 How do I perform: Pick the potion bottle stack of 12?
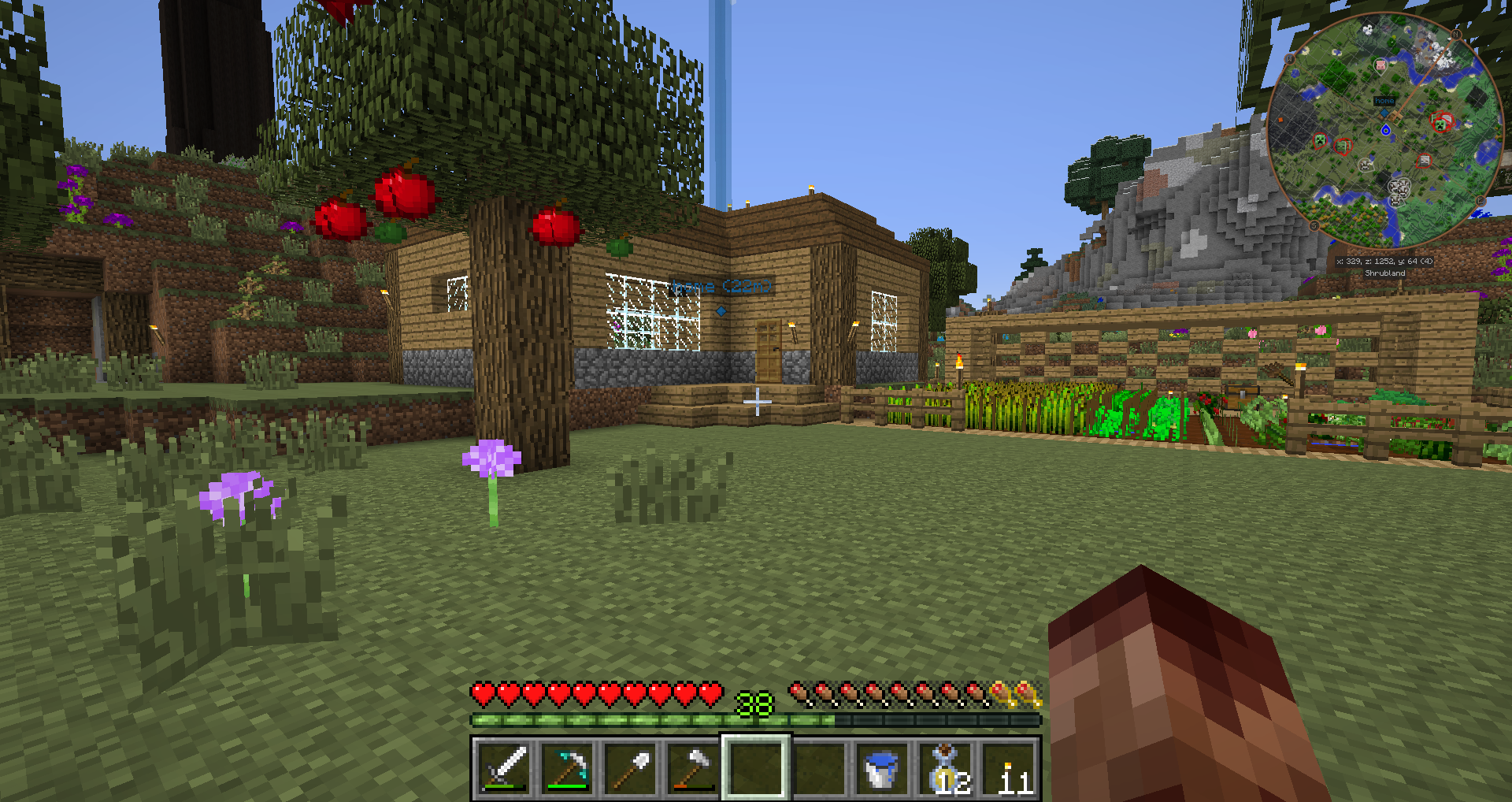tap(945, 767)
